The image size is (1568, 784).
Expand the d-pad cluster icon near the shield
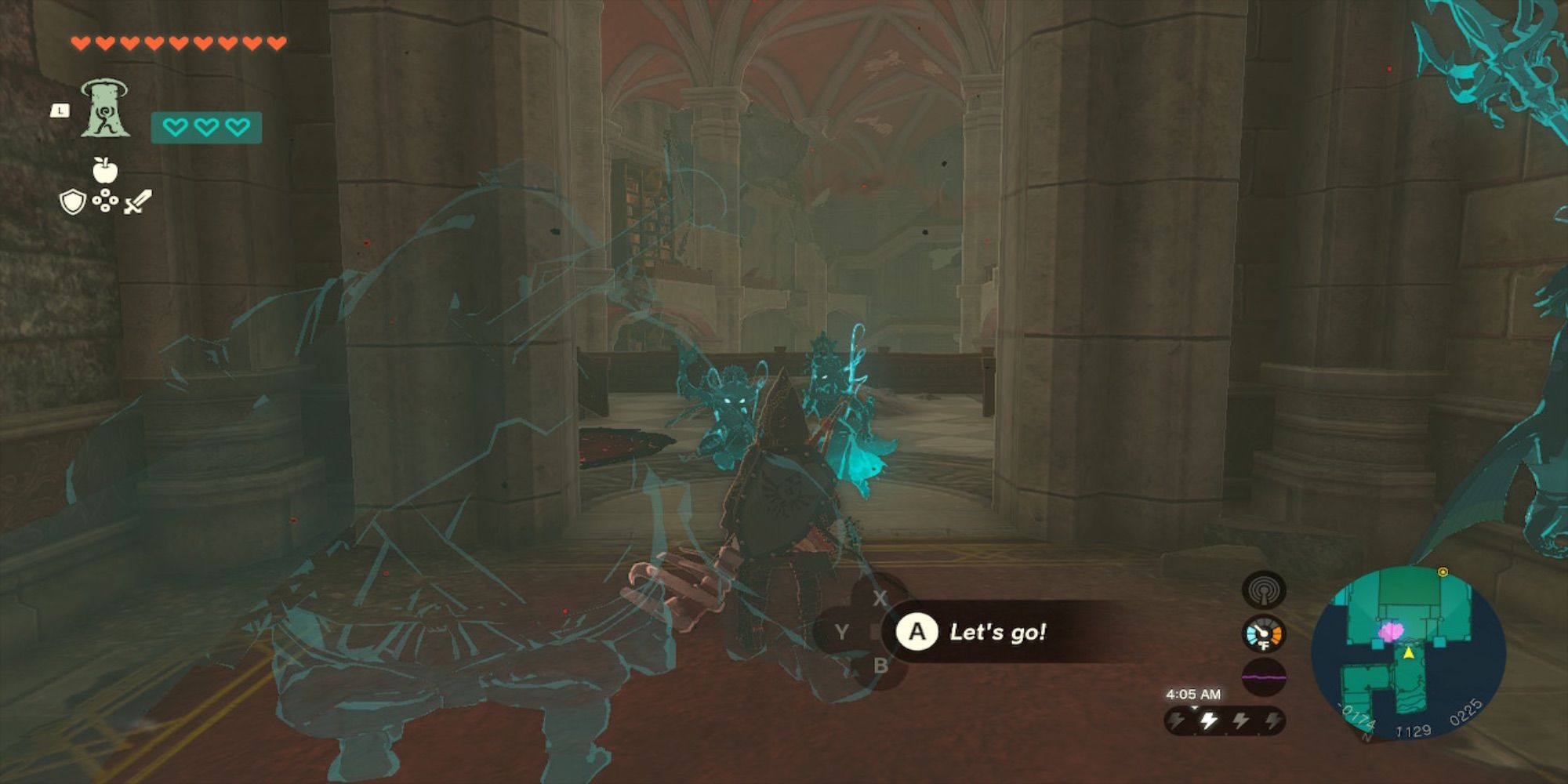point(103,202)
